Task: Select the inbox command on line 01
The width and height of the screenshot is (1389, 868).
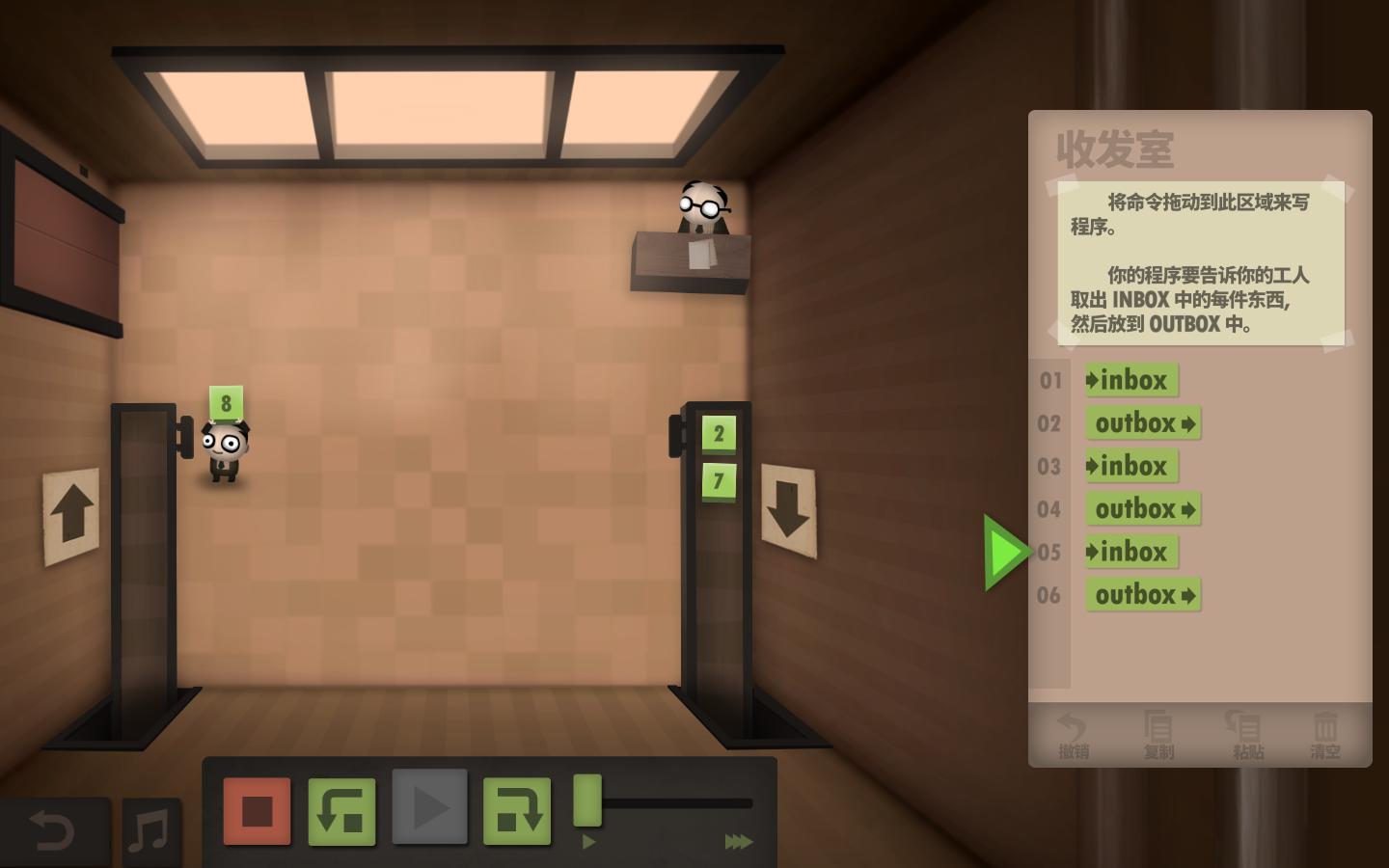Action: tap(1131, 381)
